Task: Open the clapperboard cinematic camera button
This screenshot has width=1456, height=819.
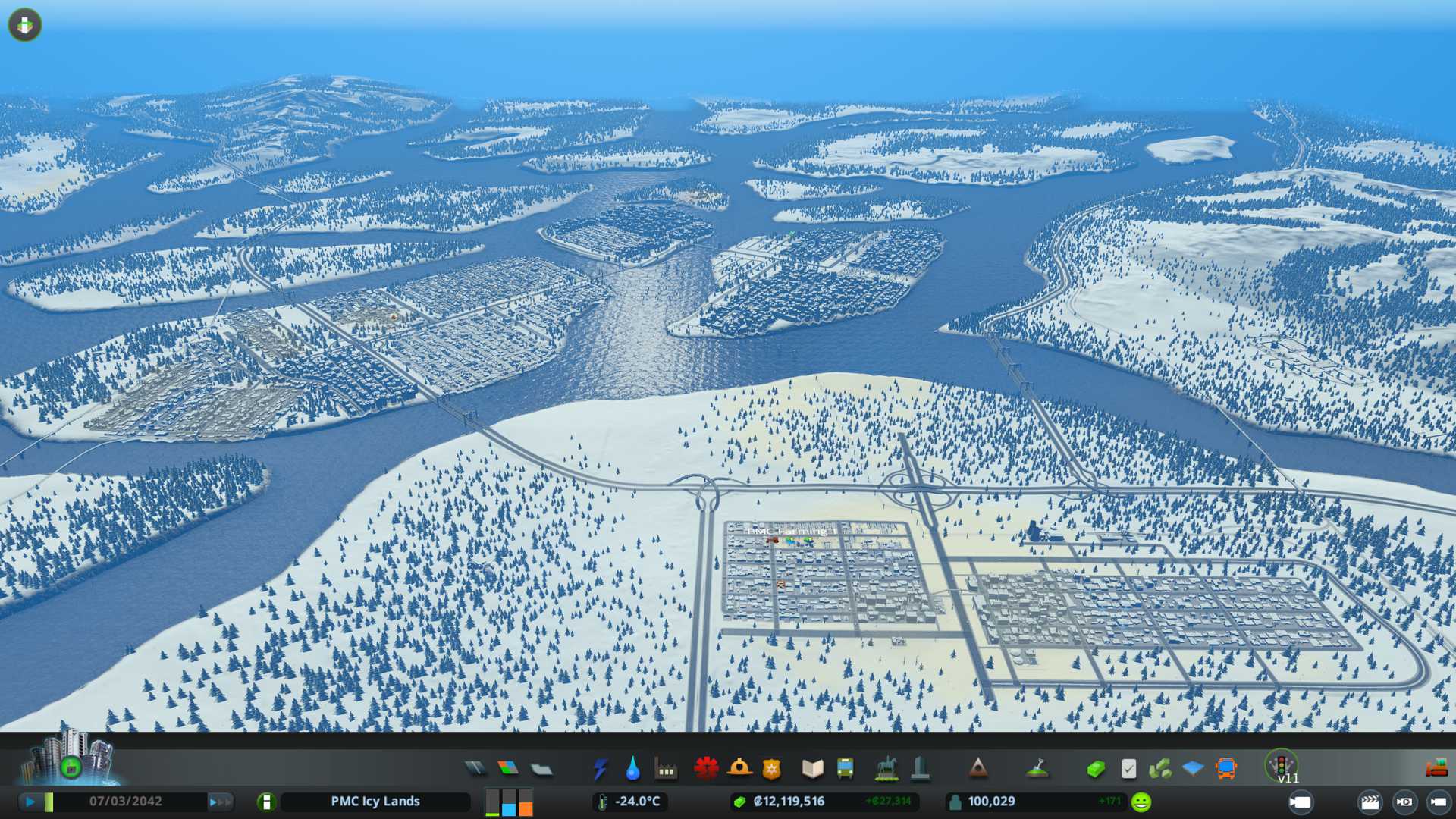Action: point(1370,802)
